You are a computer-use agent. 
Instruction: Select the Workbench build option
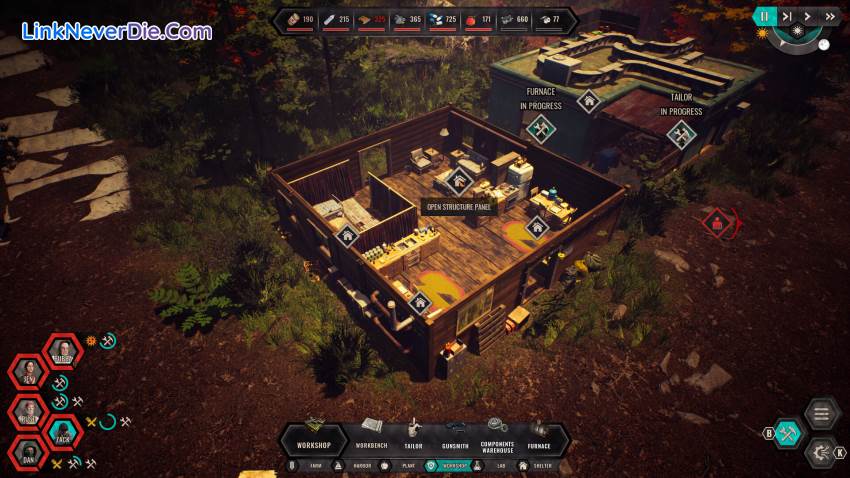point(372,434)
